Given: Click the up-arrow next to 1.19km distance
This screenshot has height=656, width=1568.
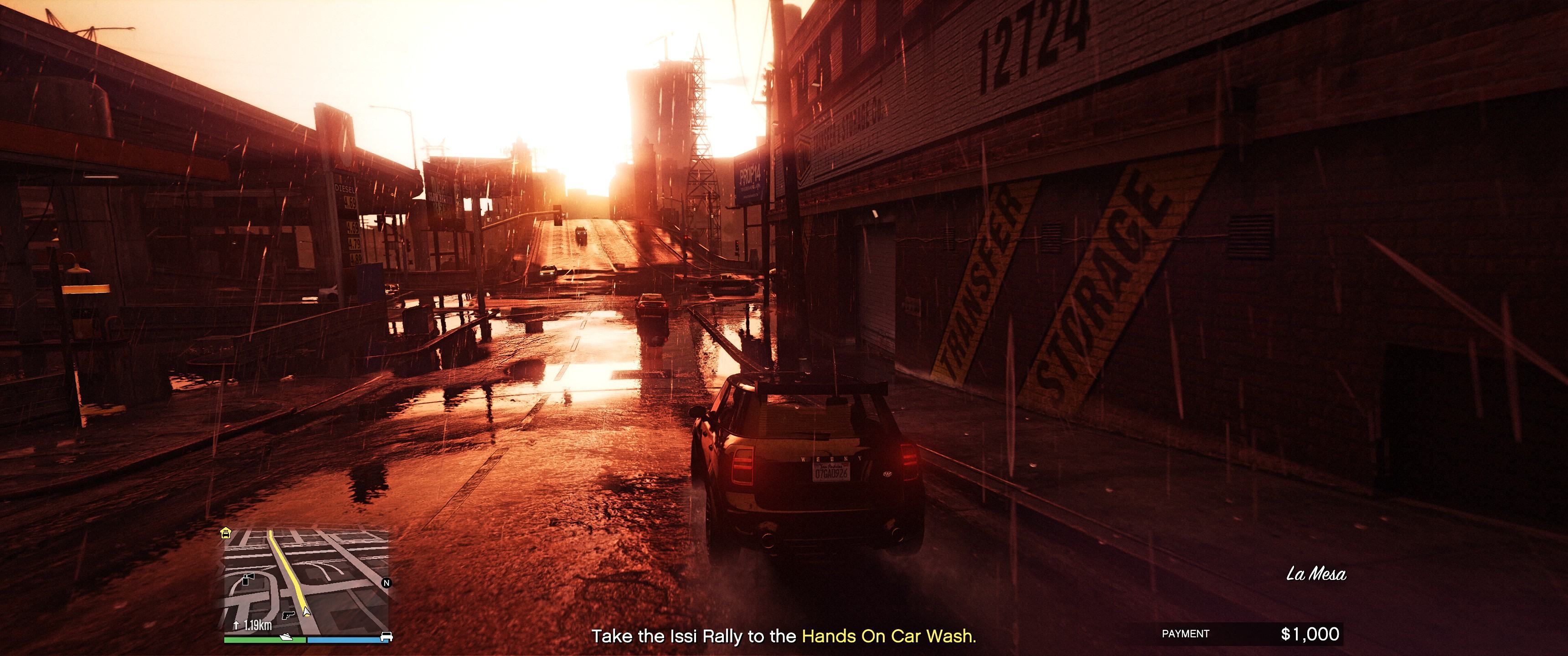Looking at the screenshot, I should tap(237, 625).
